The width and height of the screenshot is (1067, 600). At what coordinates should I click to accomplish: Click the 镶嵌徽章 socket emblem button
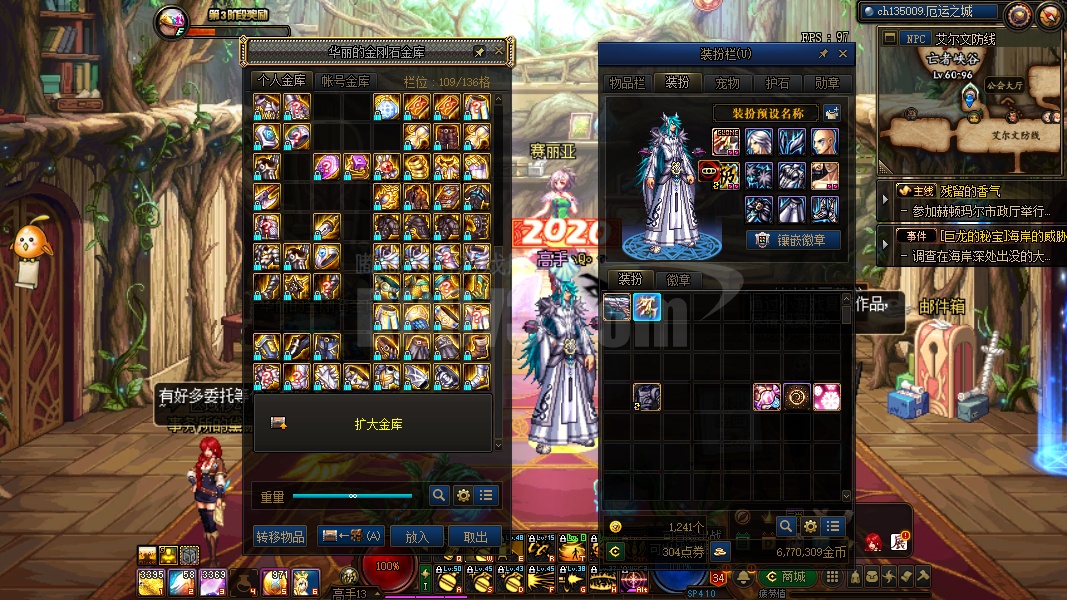pyautogui.click(x=794, y=240)
